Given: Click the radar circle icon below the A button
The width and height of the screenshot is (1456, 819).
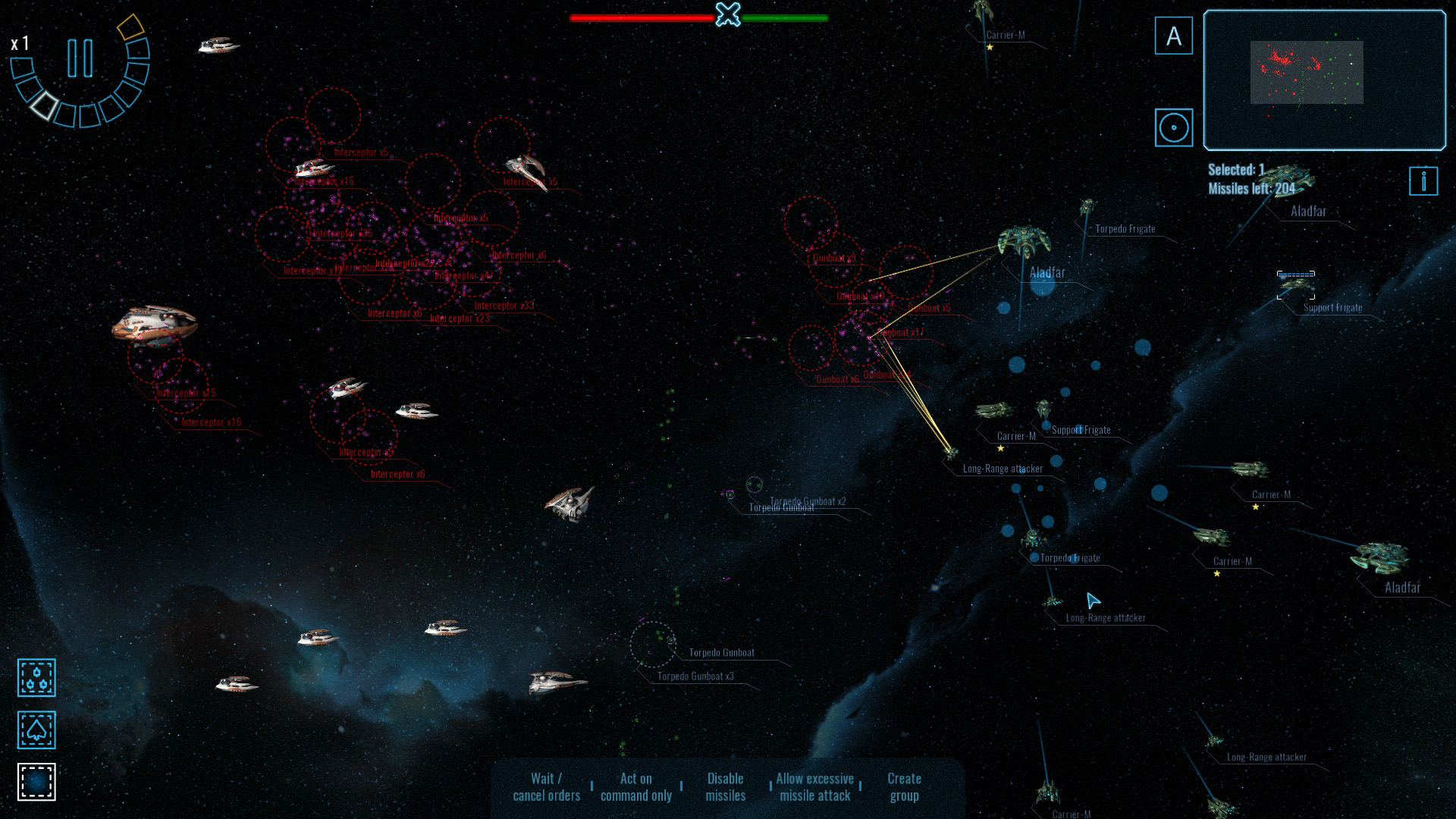Looking at the screenshot, I should pyautogui.click(x=1174, y=127).
